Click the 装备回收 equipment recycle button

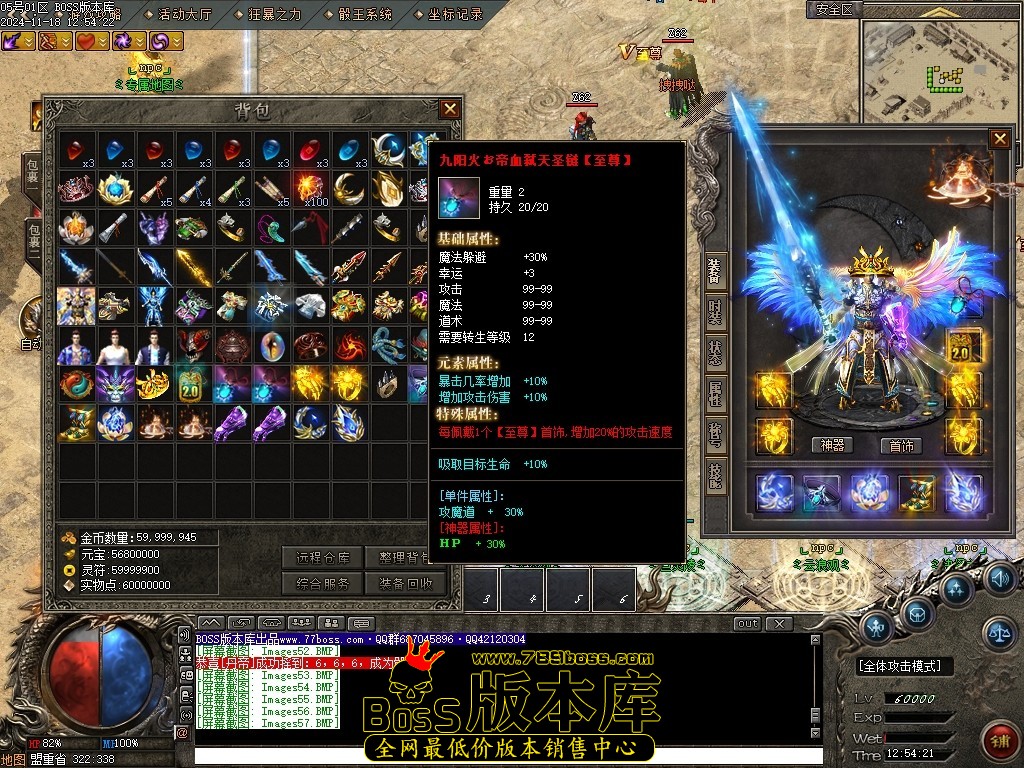tap(405, 583)
